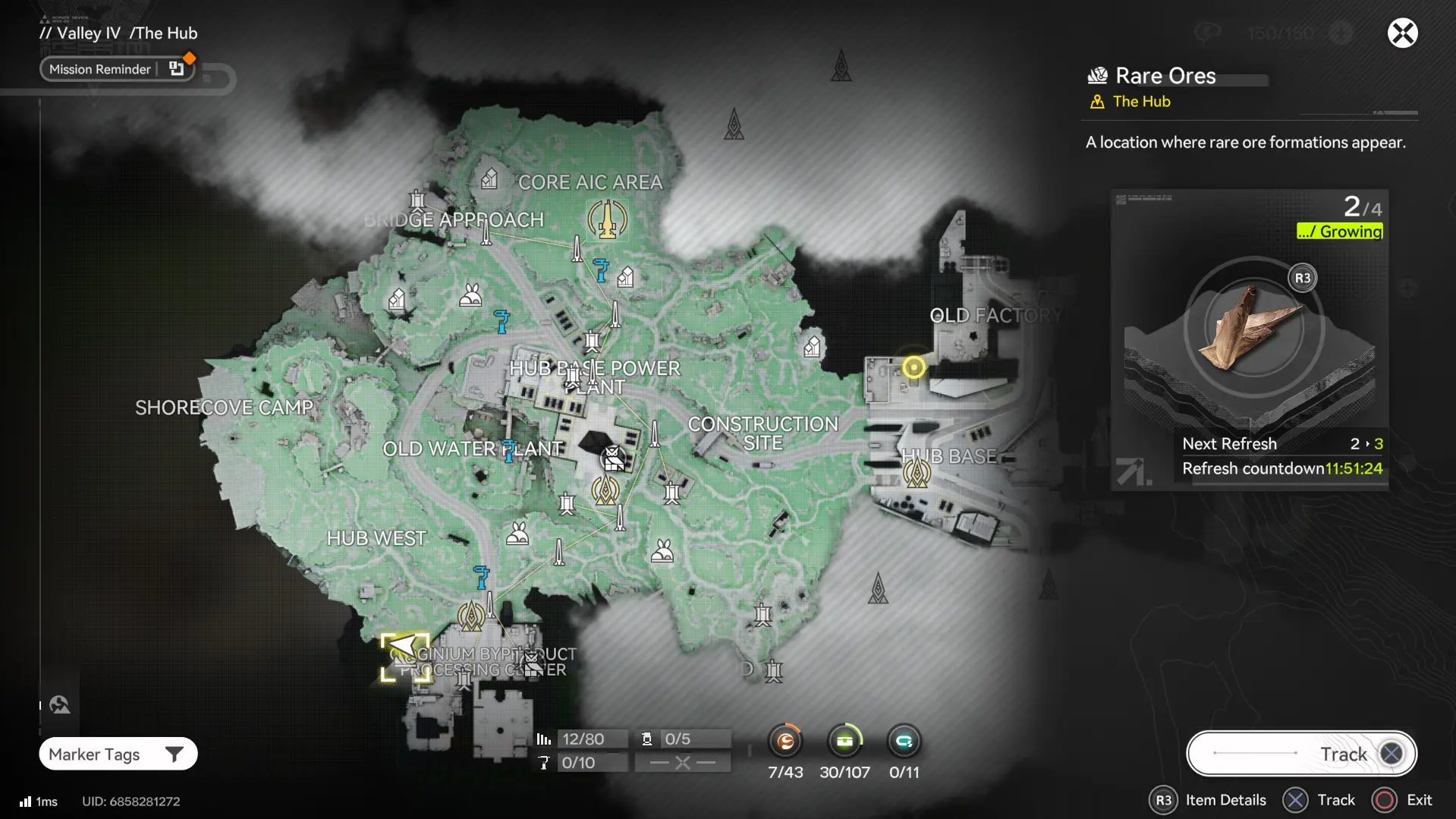1456x819 pixels.
Task: Open the region switch icon on left edge
Action: pyautogui.click(x=60, y=705)
